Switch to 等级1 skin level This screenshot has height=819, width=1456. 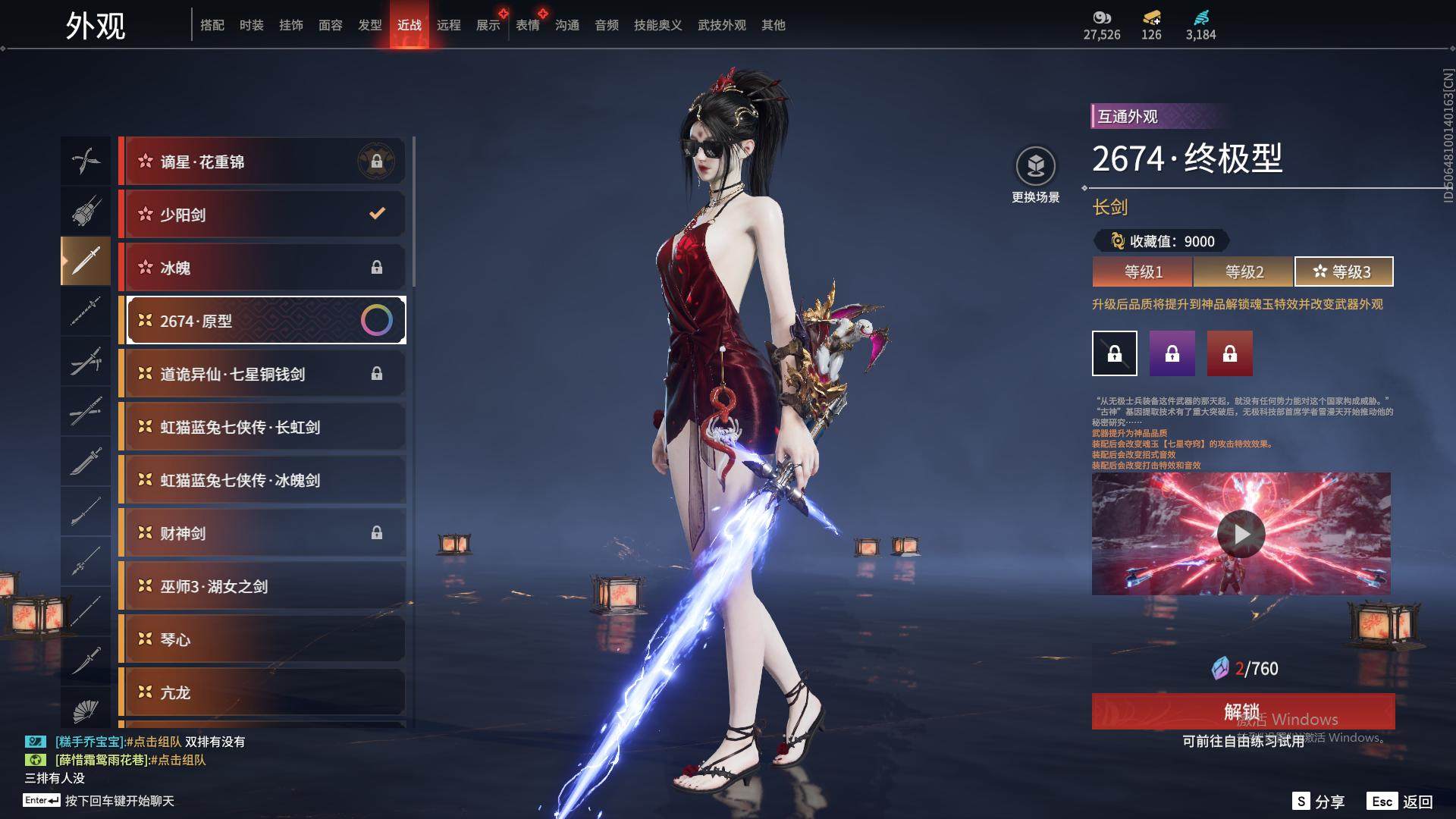pyautogui.click(x=1143, y=271)
